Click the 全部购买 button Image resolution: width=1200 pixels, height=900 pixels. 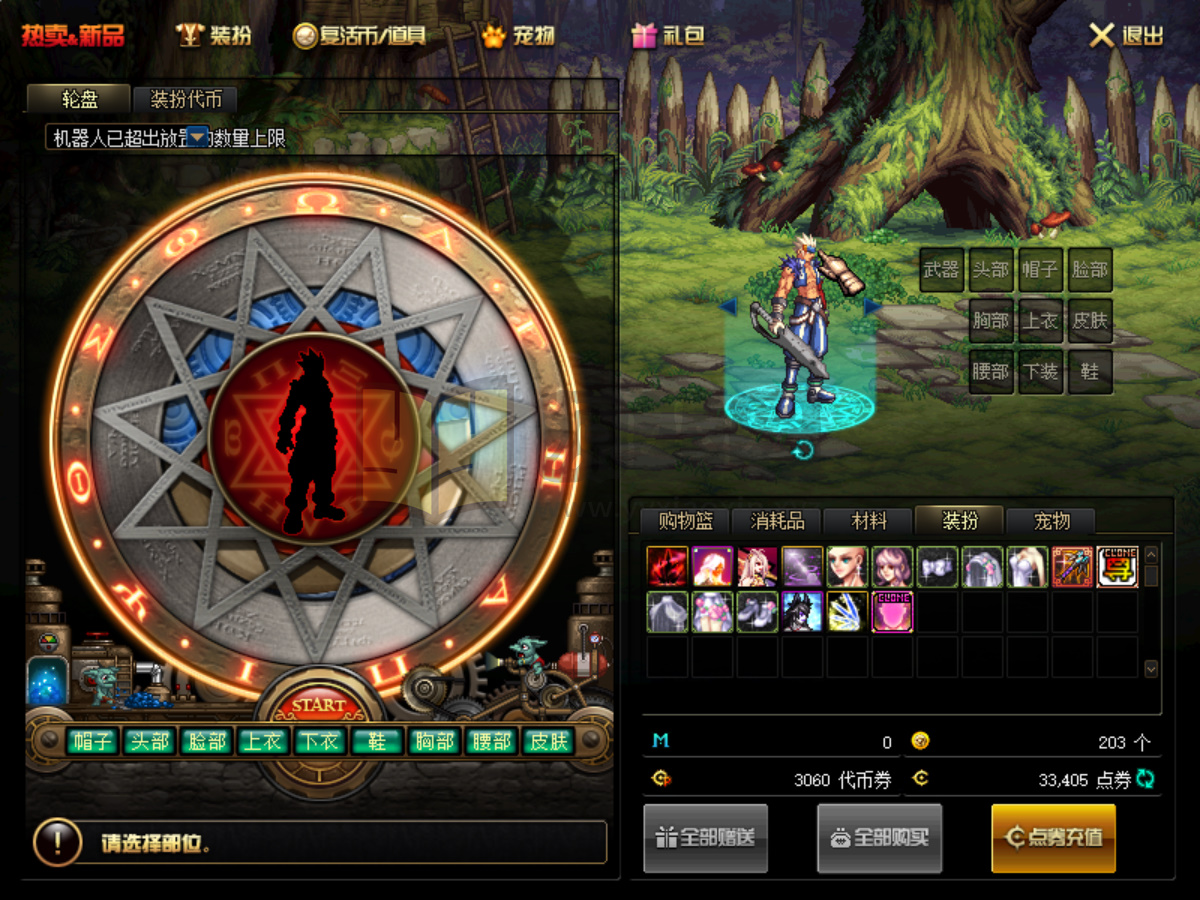(x=879, y=837)
